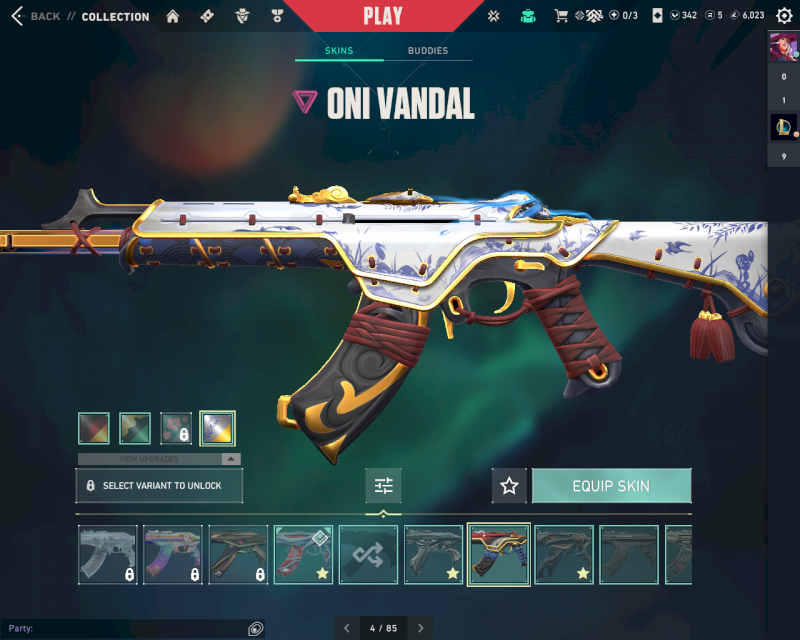The height and width of the screenshot is (640, 800).
Task: Equip the Oni Vandal skin
Action: (611, 486)
